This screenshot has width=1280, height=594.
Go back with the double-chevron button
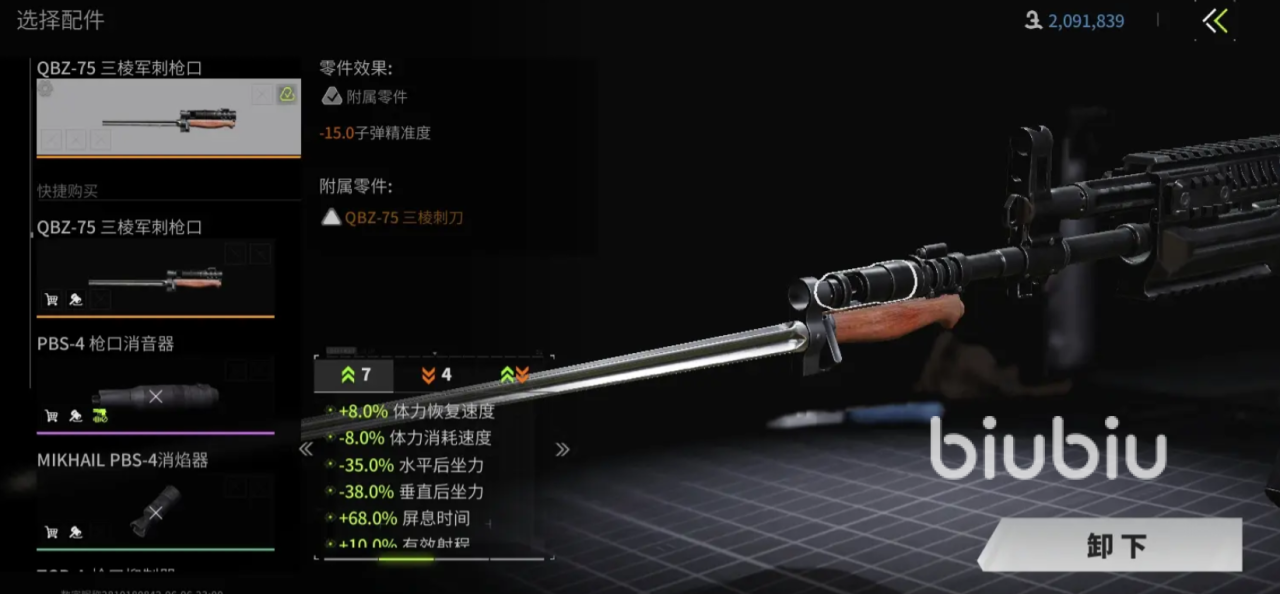[1215, 21]
